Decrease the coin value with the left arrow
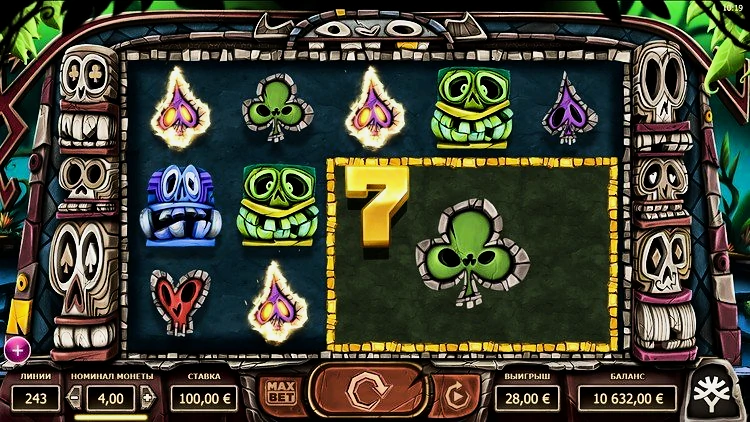This screenshot has width=750, height=422. click(72, 398)
